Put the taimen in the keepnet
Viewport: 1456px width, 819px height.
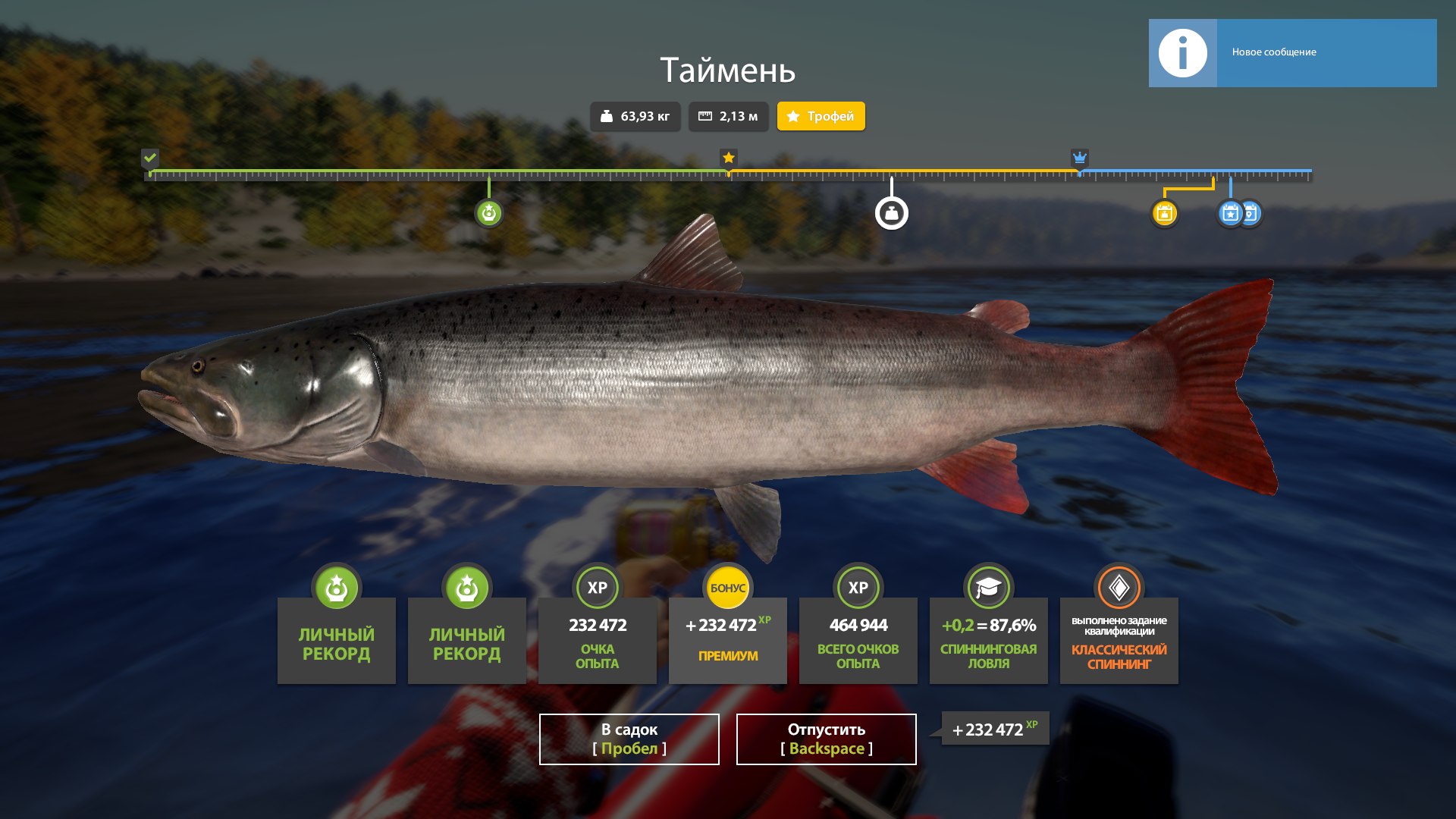pos(629,739)
